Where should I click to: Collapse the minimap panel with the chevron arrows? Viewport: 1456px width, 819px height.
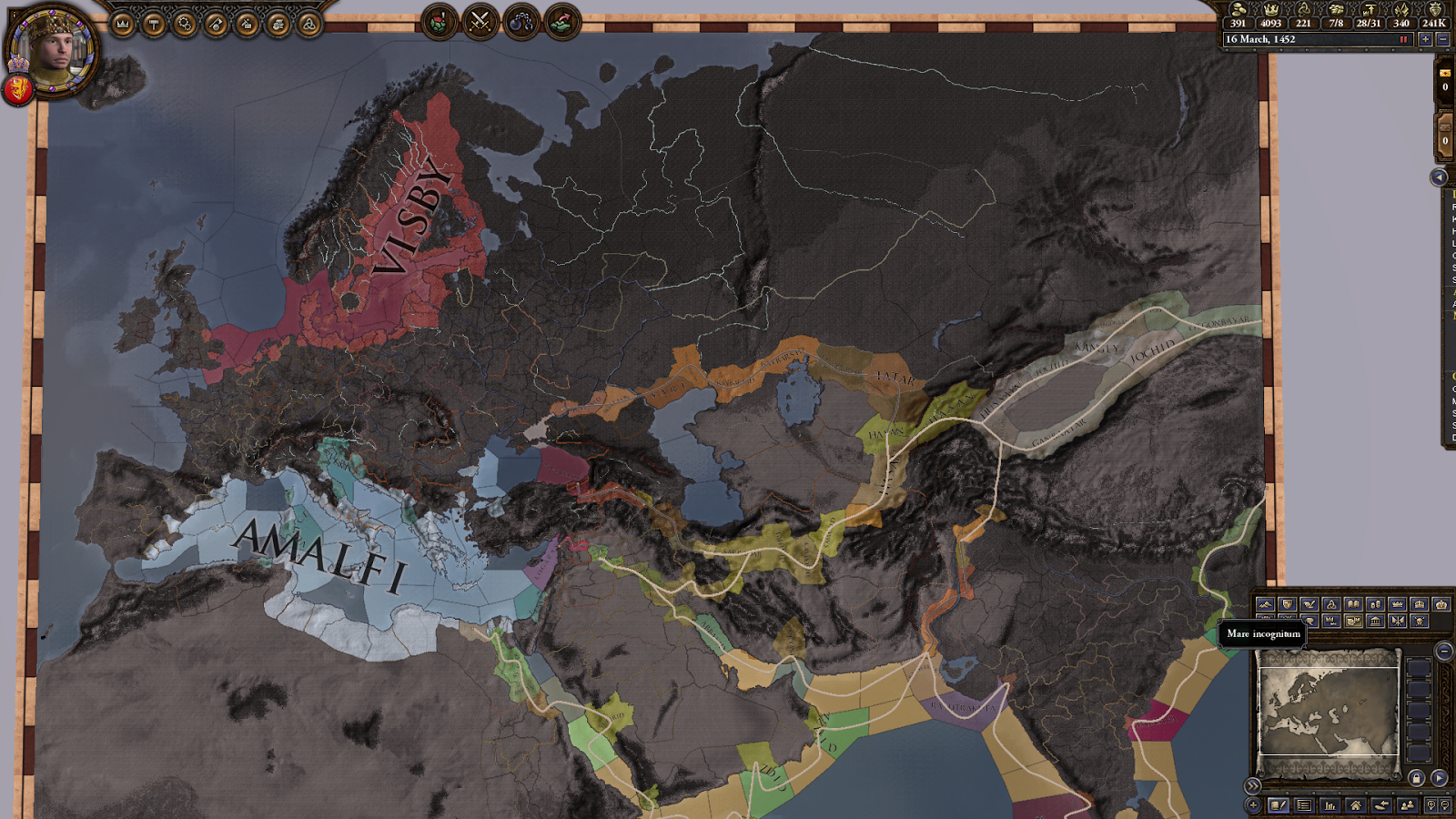[1252, 786]
